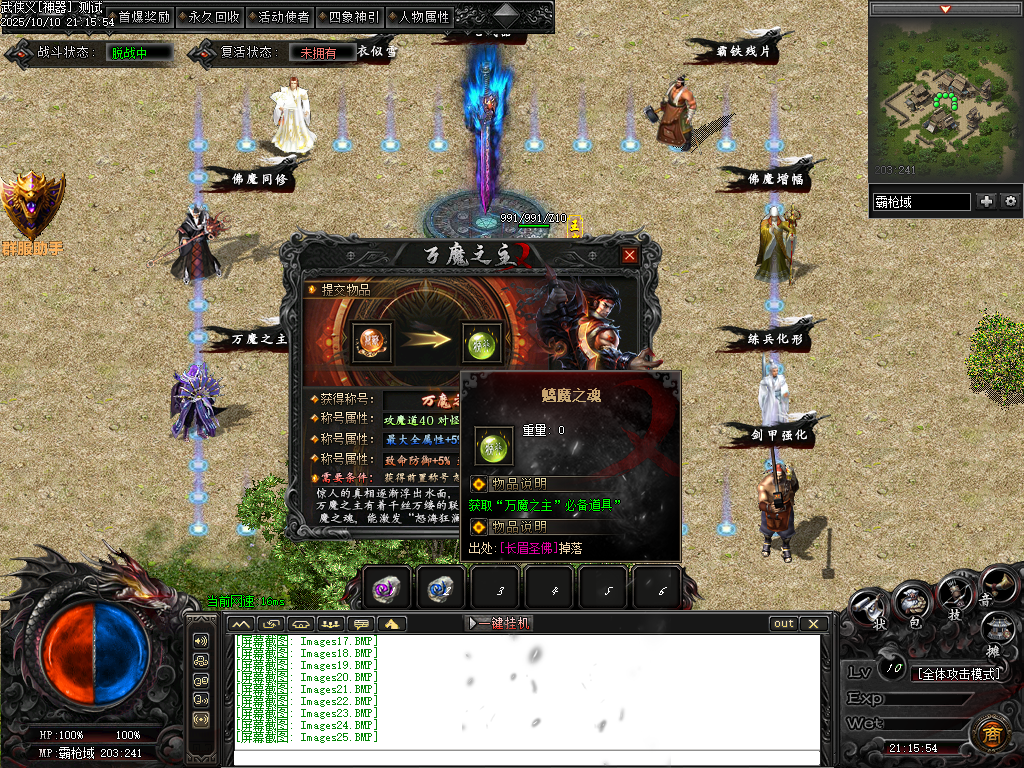Toggle the 全体攻击模式 attack mode label
This screenshot has height=768, width=1024.
click(958, 673)
